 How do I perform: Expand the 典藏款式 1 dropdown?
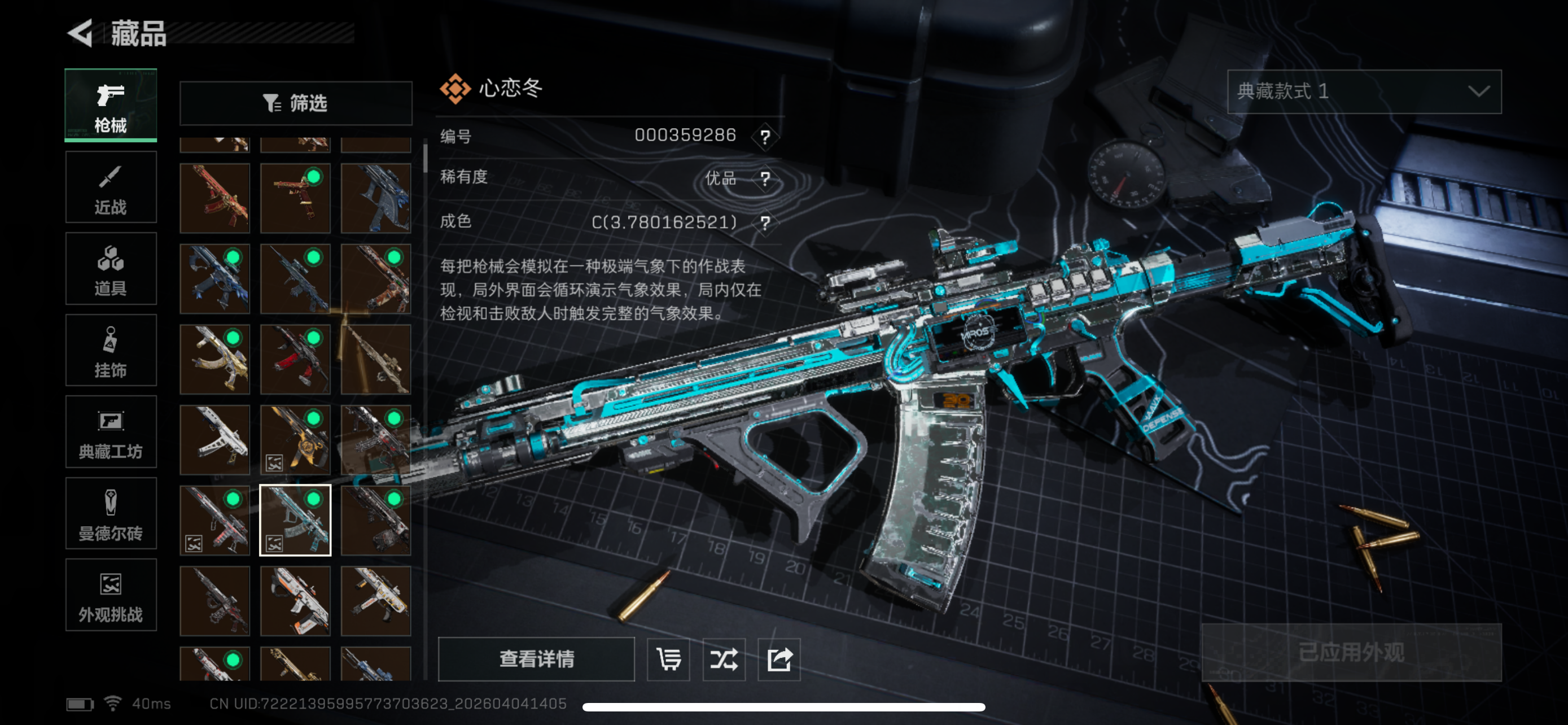tap(1364, 91)
